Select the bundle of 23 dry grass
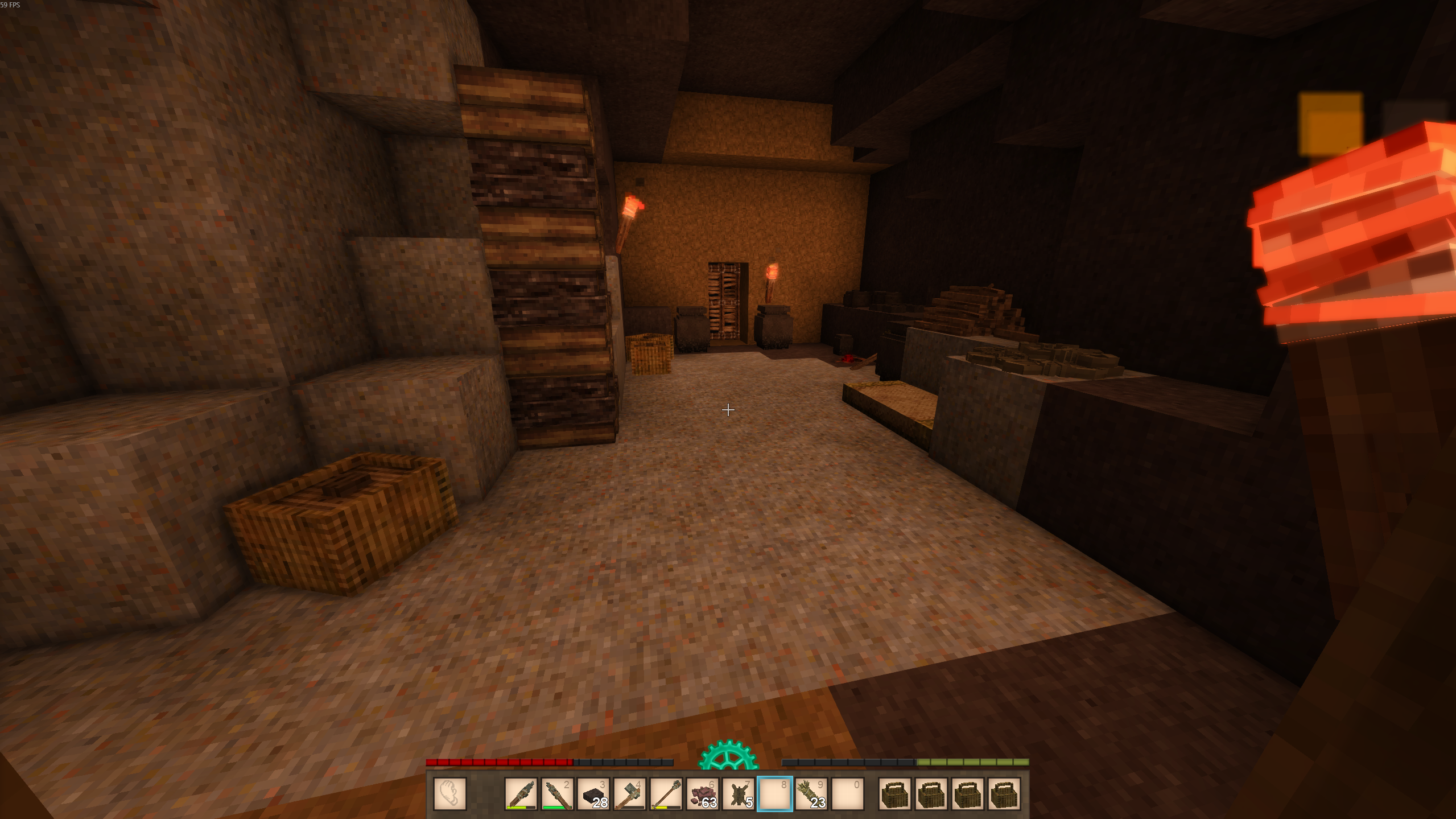Screen dimensions: 1456x819 click(811, 793)
